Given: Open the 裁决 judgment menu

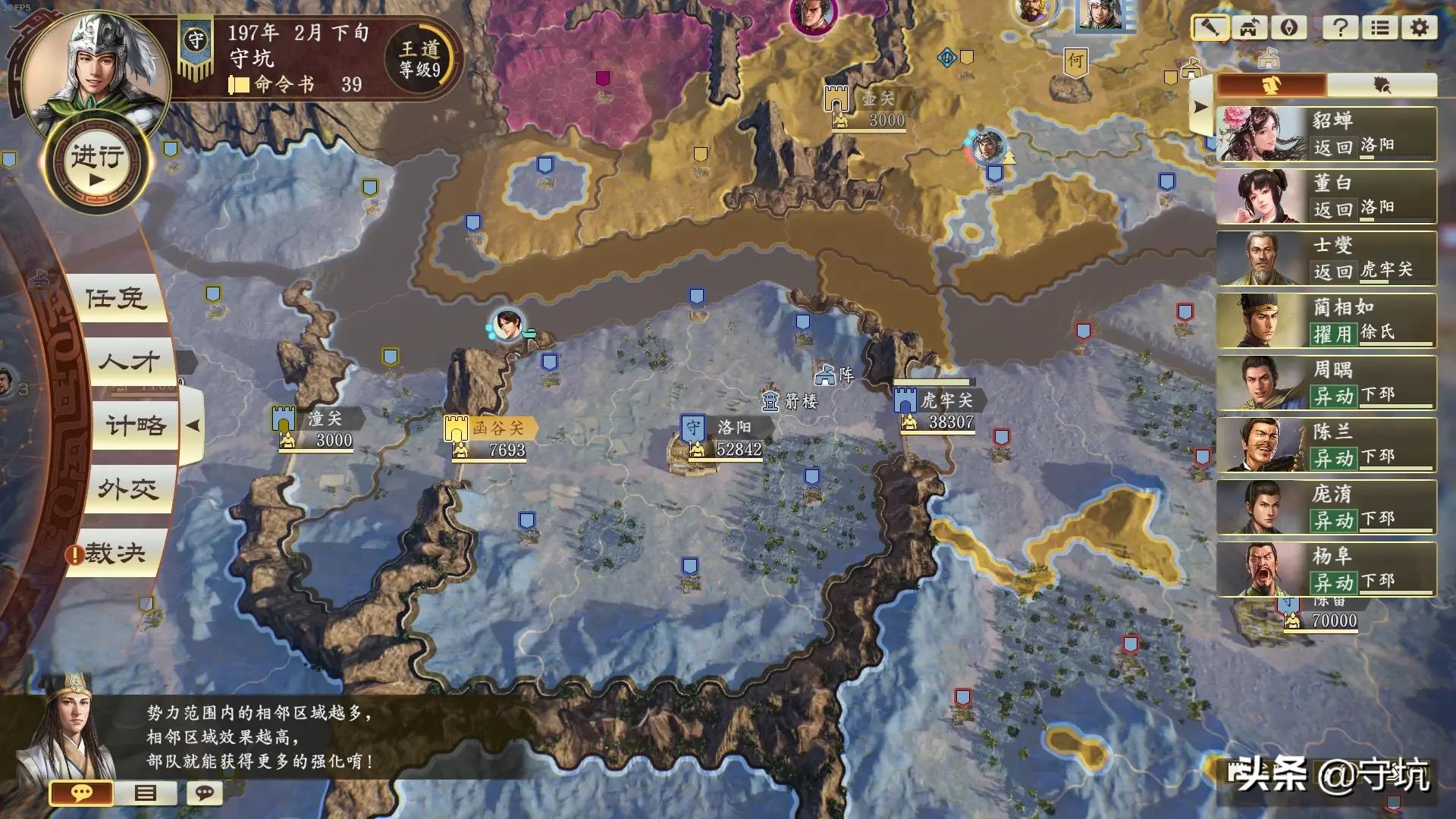Looking at the screenshot, I should point(115,554).
